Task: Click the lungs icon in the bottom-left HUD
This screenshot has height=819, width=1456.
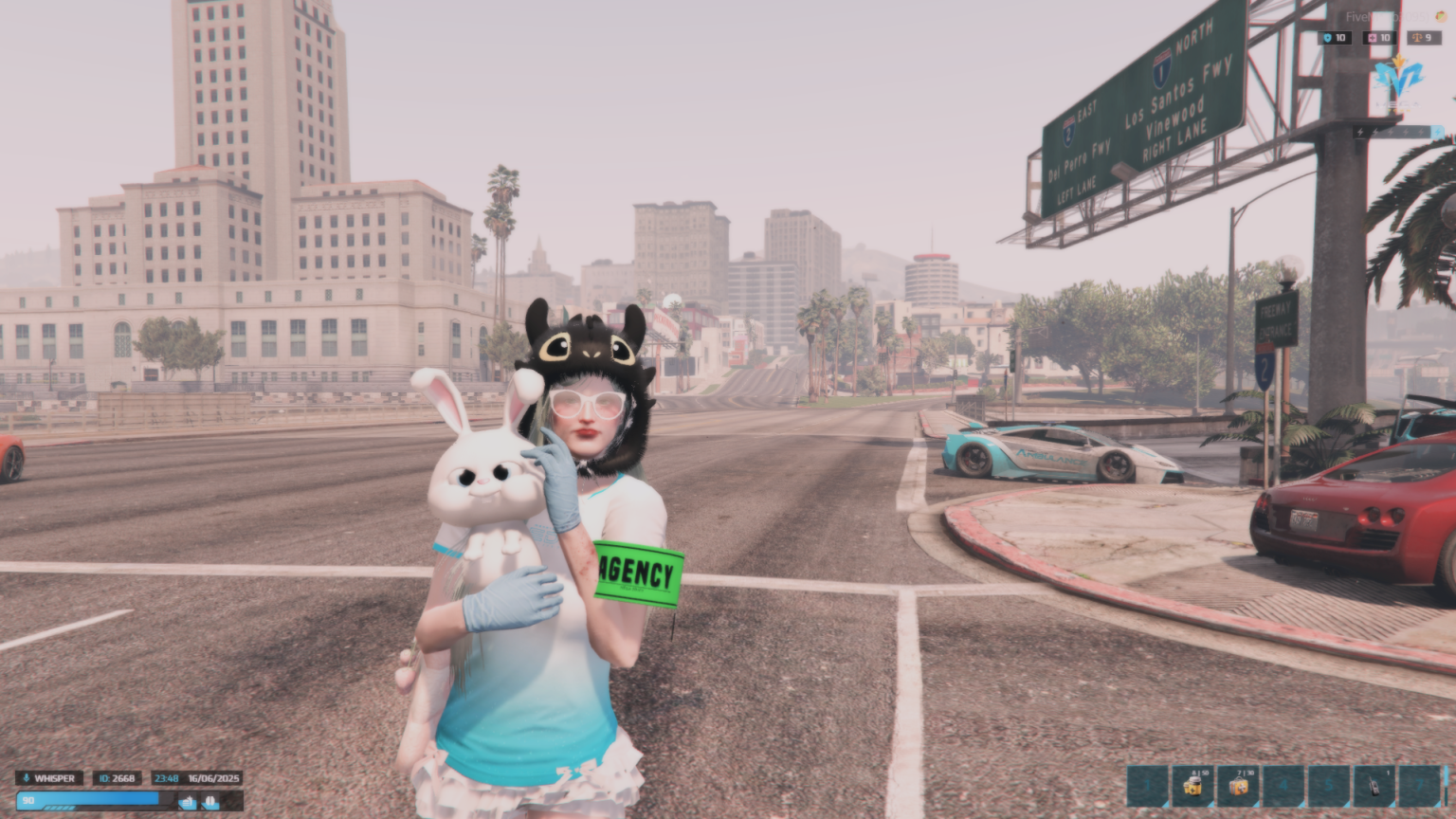Action: click(209, 799)
